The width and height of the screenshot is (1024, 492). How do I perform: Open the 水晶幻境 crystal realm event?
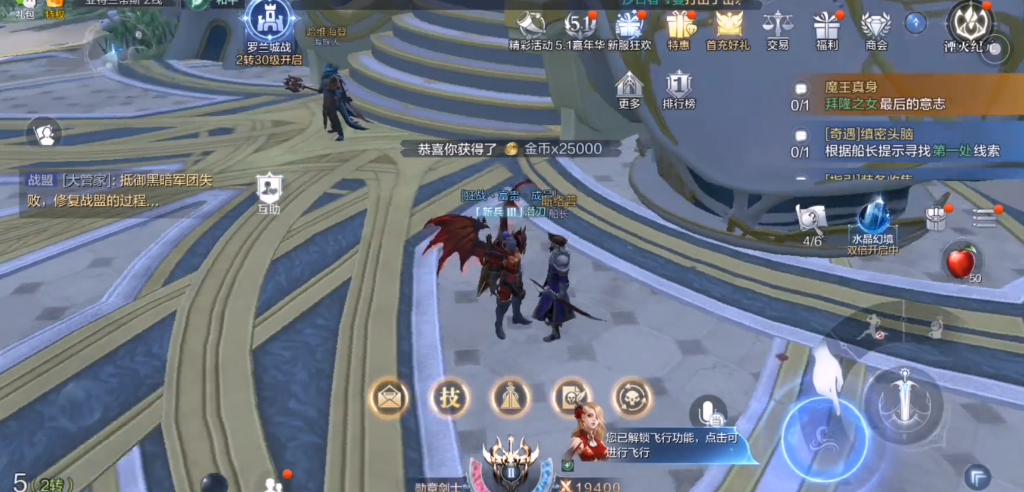point(873,224)
